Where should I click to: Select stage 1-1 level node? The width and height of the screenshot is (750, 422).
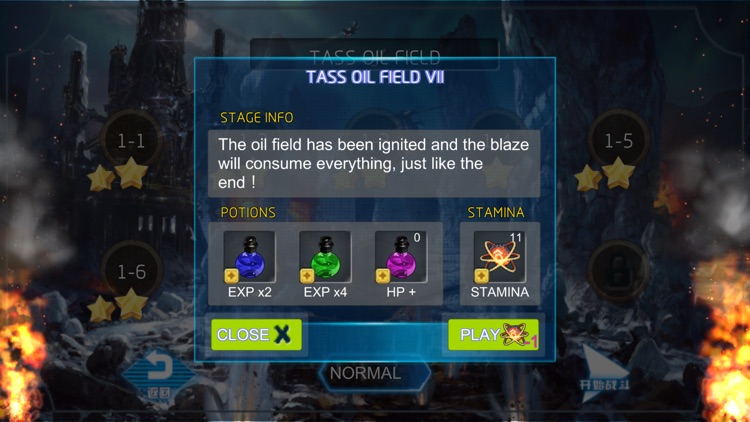click(x=131, y=142)
